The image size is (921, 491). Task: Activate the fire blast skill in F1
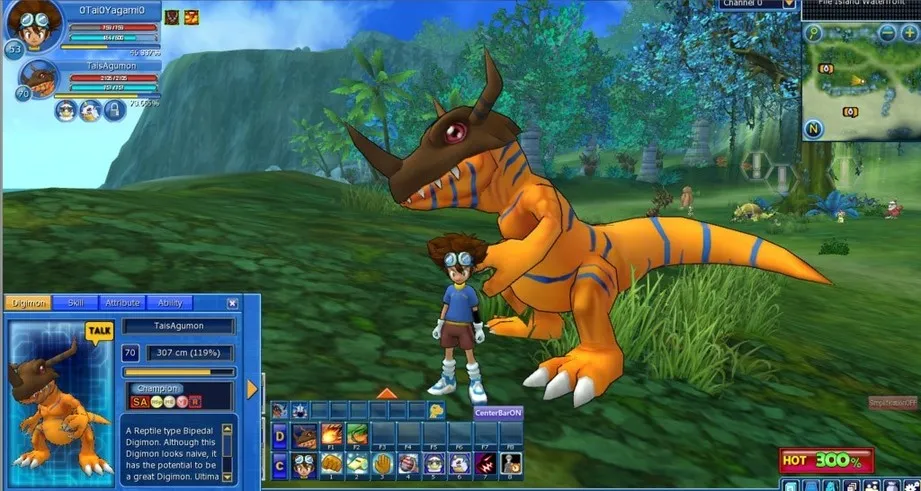click(x=330, y=436)
